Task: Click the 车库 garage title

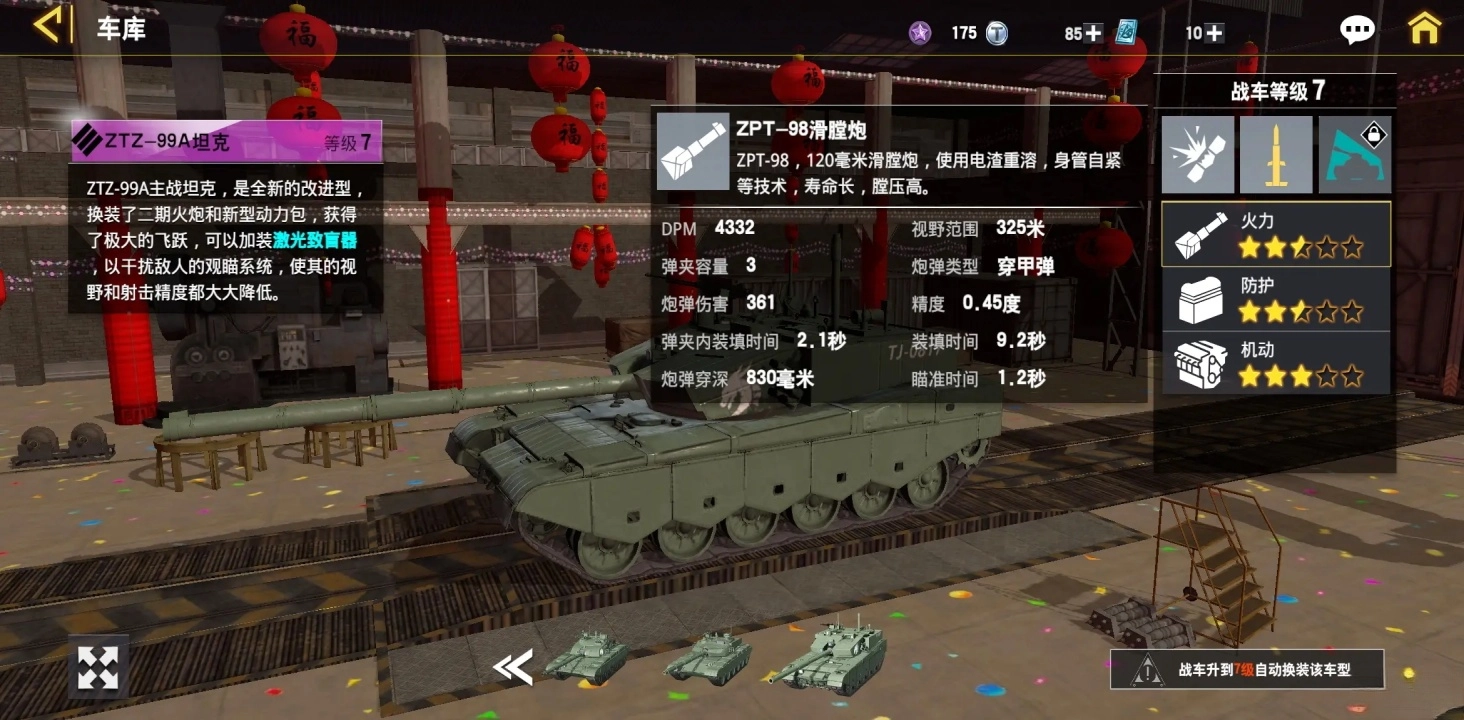Action: [119, 30]
